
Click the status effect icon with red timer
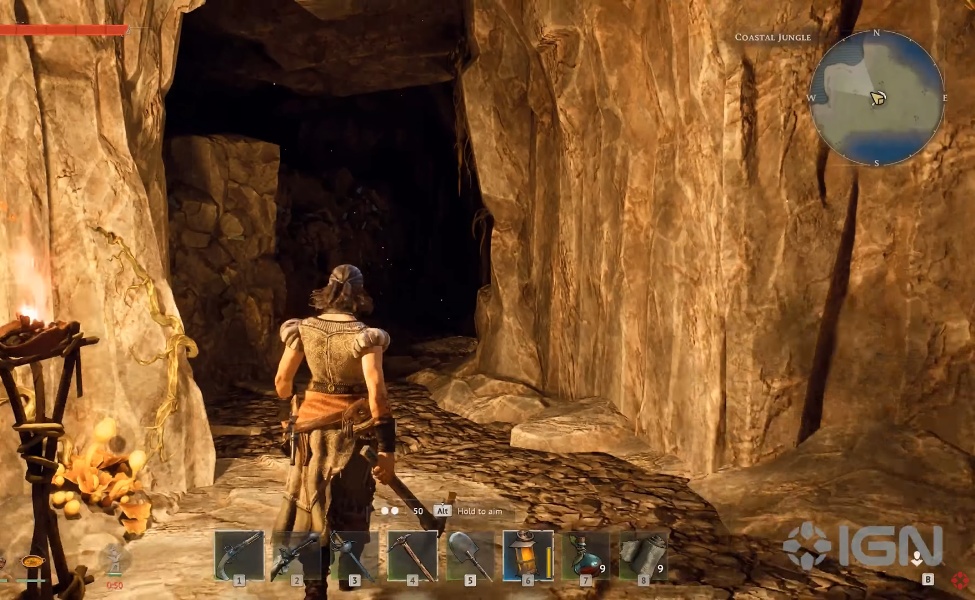114,562
